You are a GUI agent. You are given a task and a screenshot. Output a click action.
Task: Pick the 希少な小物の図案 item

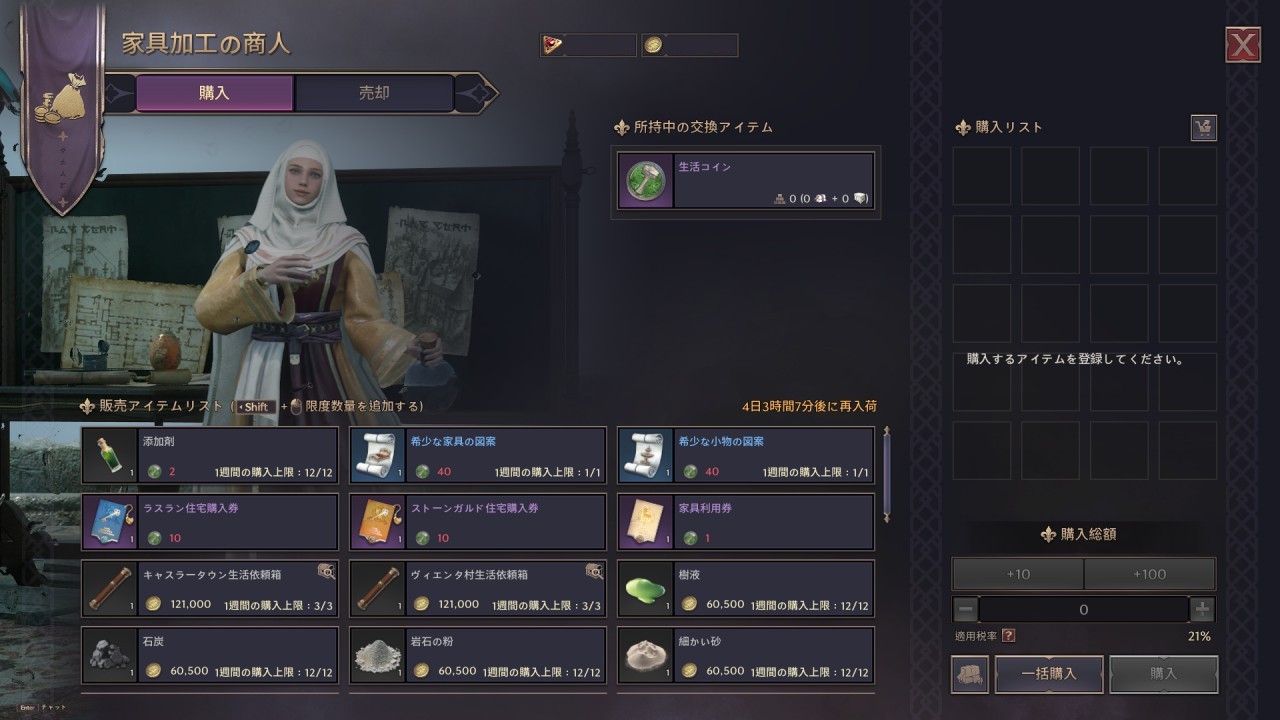pos(746,456)
